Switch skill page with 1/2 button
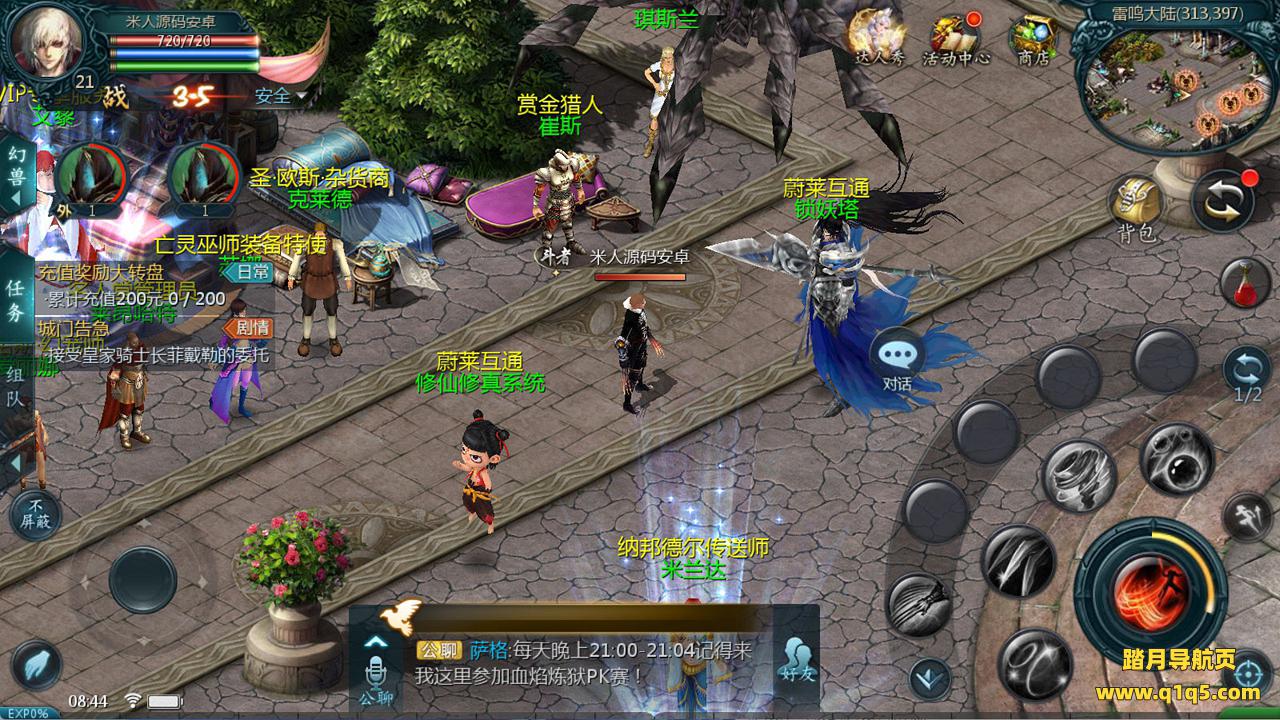The height and width of the screenshot is (720, 1280). click(x=1247, y=372)
